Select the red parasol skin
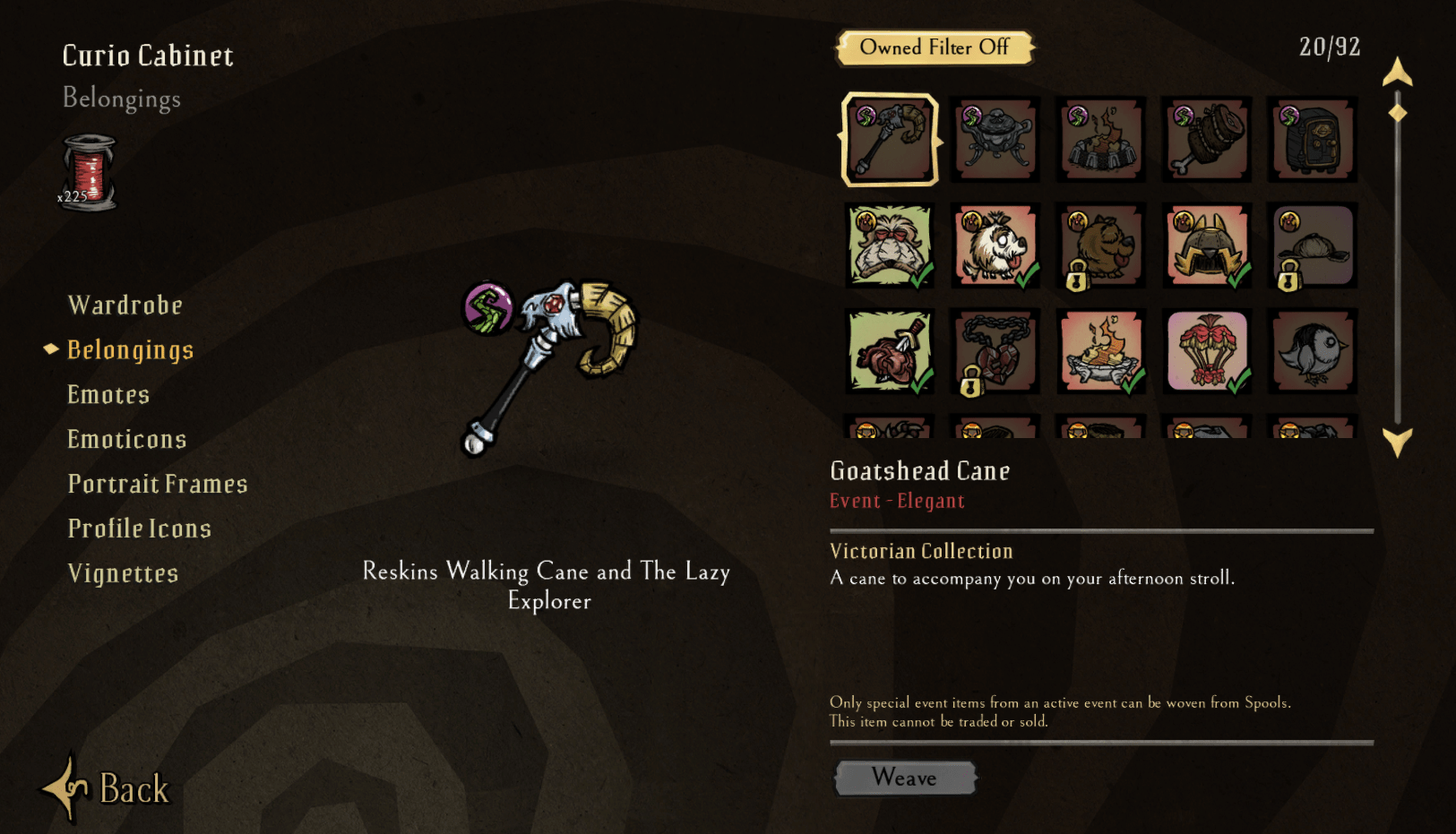Image resolution: width=1456 pixels, height=834 pixels. [x=1206, y=351]
